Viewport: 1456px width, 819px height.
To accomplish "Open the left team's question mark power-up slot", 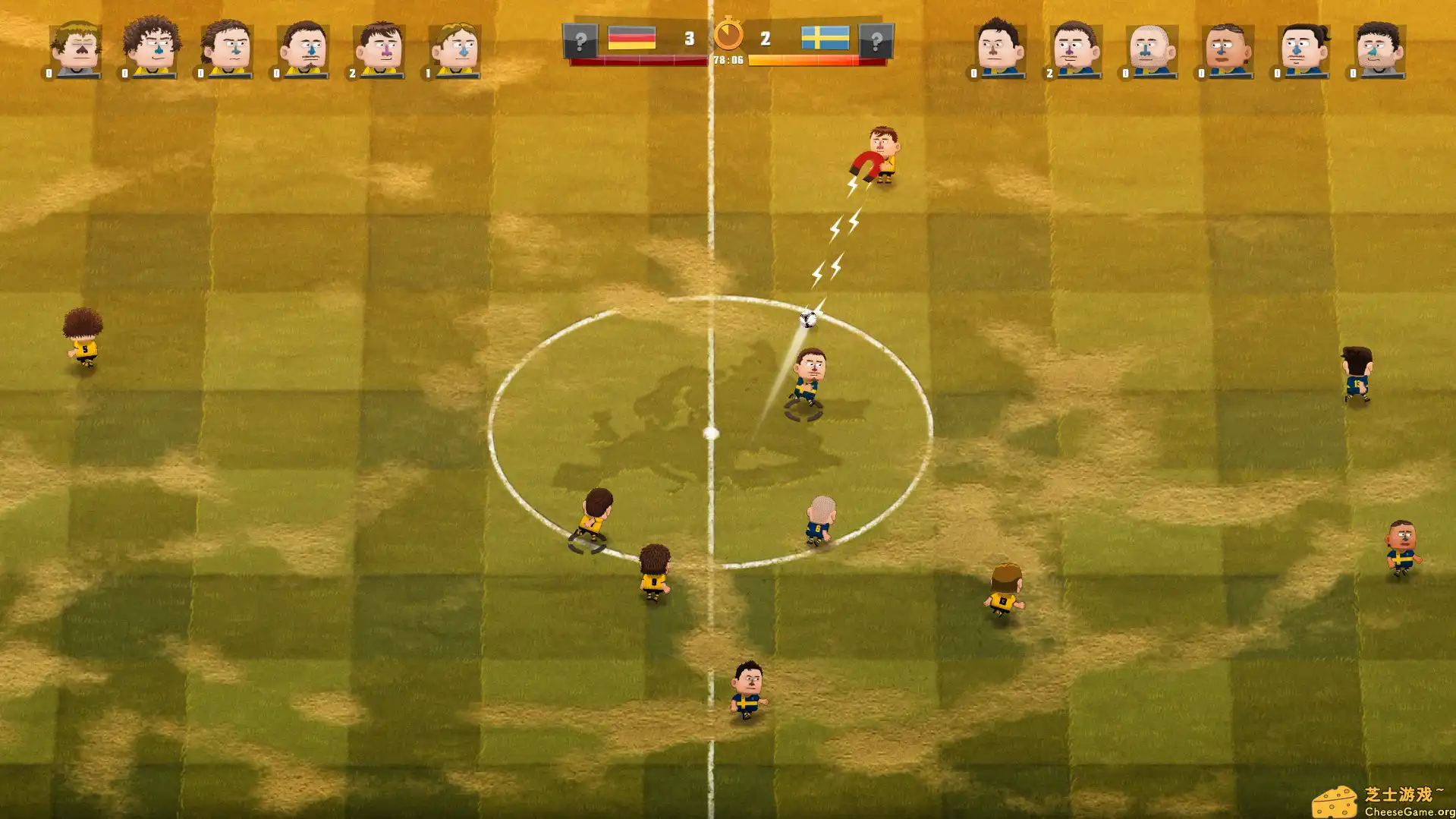I will tap(580, 41).
